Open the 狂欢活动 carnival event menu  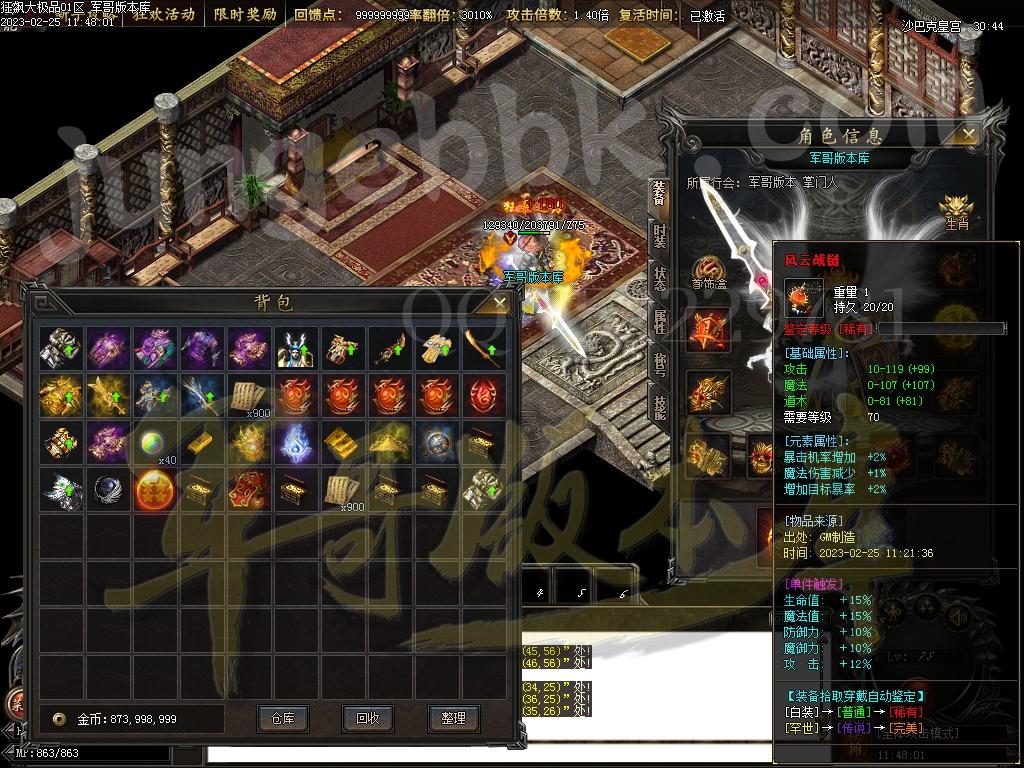(x=164, y=15)
